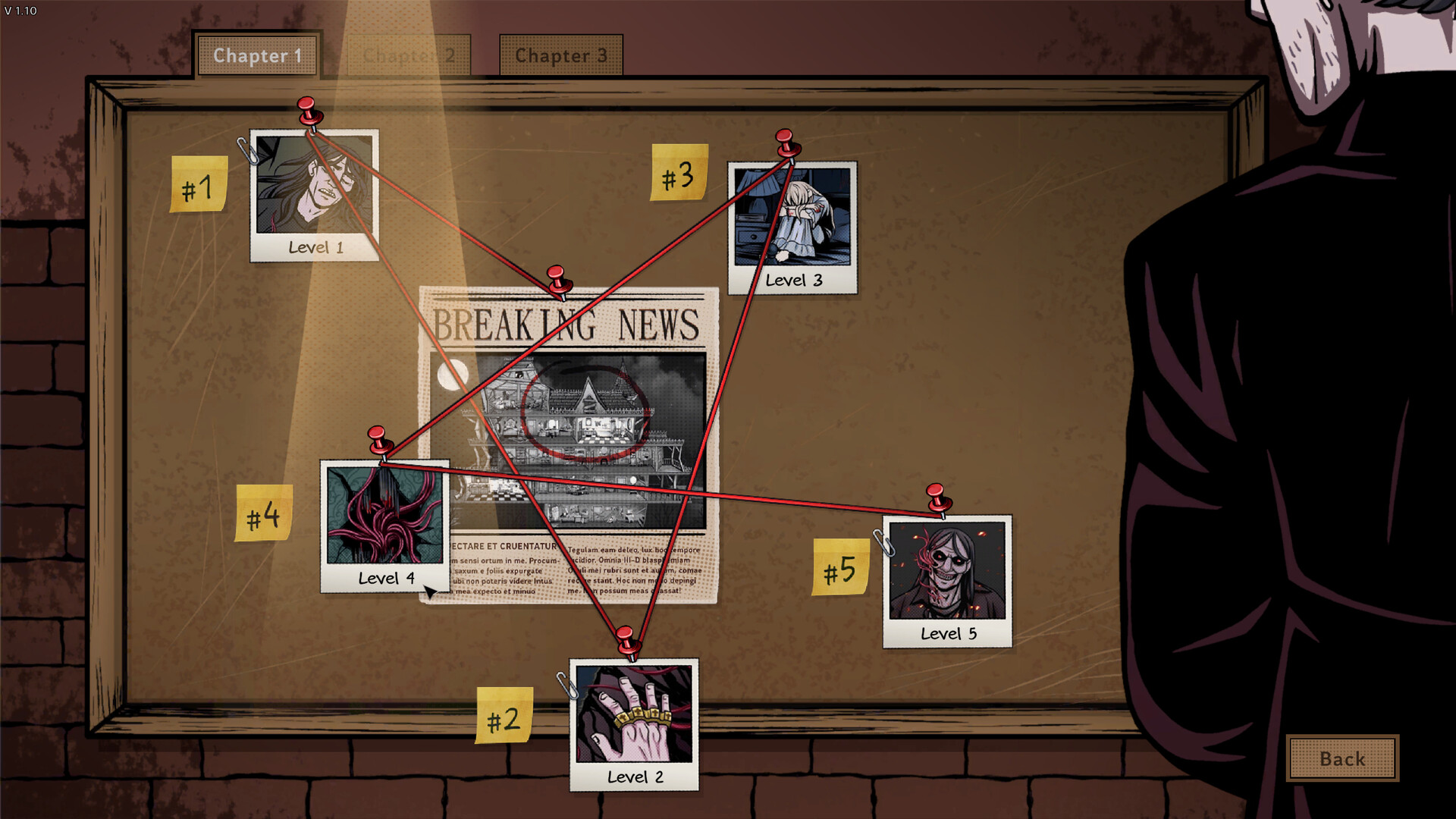Click the Back button
The image size is (1456, 819).
[x=1342, y=758]
